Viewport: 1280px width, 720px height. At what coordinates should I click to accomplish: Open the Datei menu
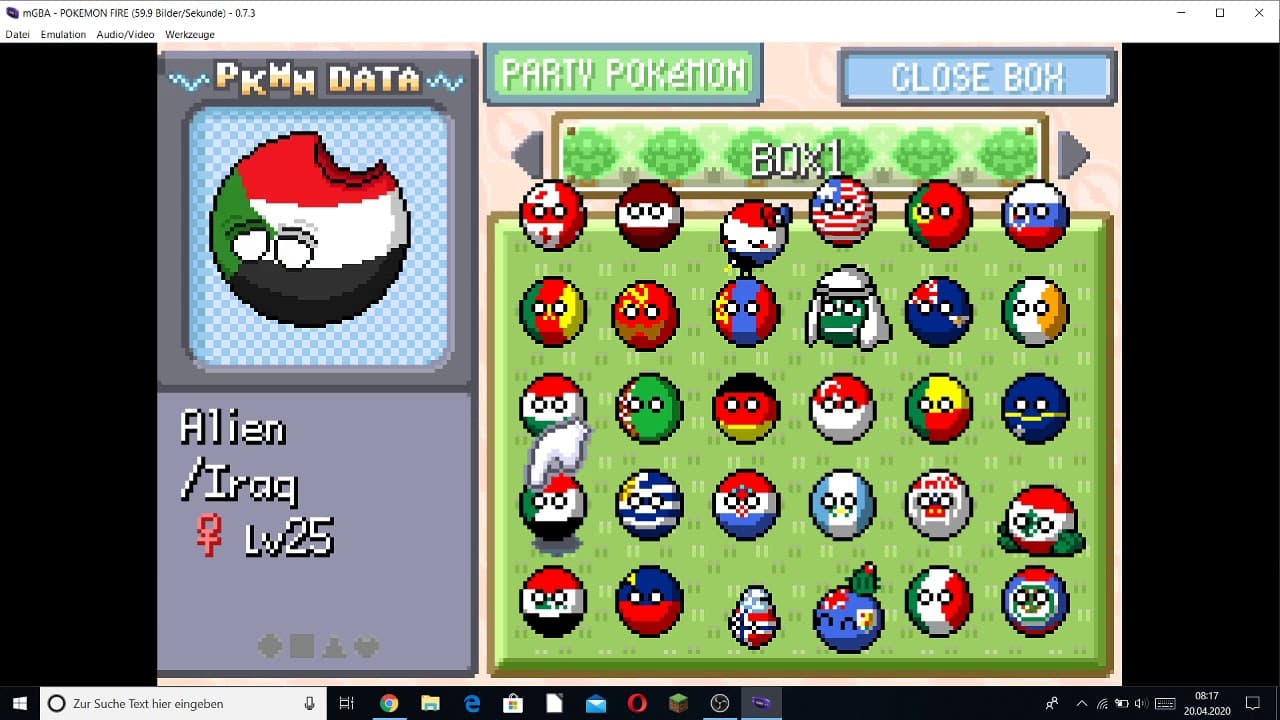(x=16, y=34)
